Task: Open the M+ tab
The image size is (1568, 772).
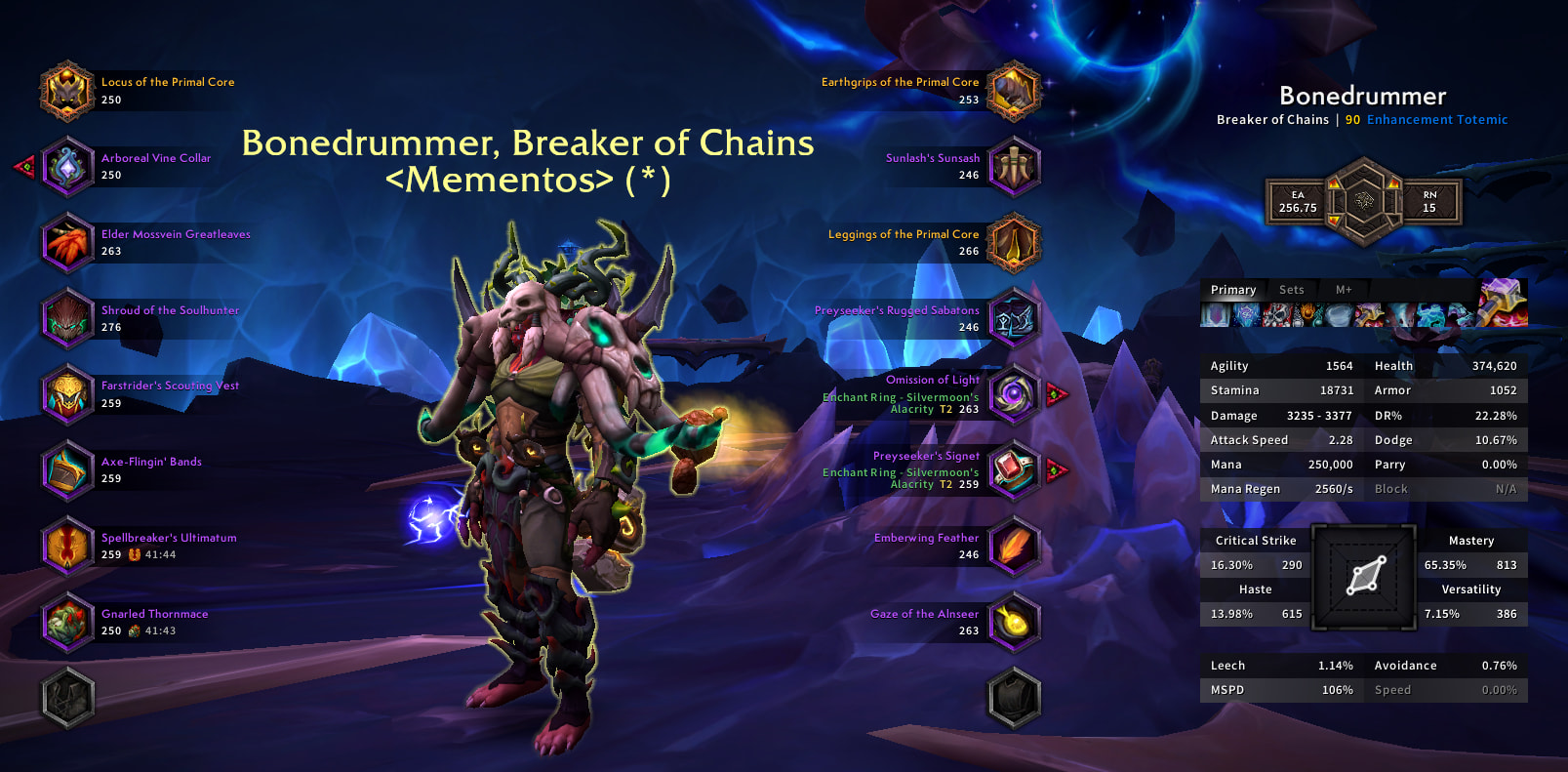Action: click(1344, 290)
